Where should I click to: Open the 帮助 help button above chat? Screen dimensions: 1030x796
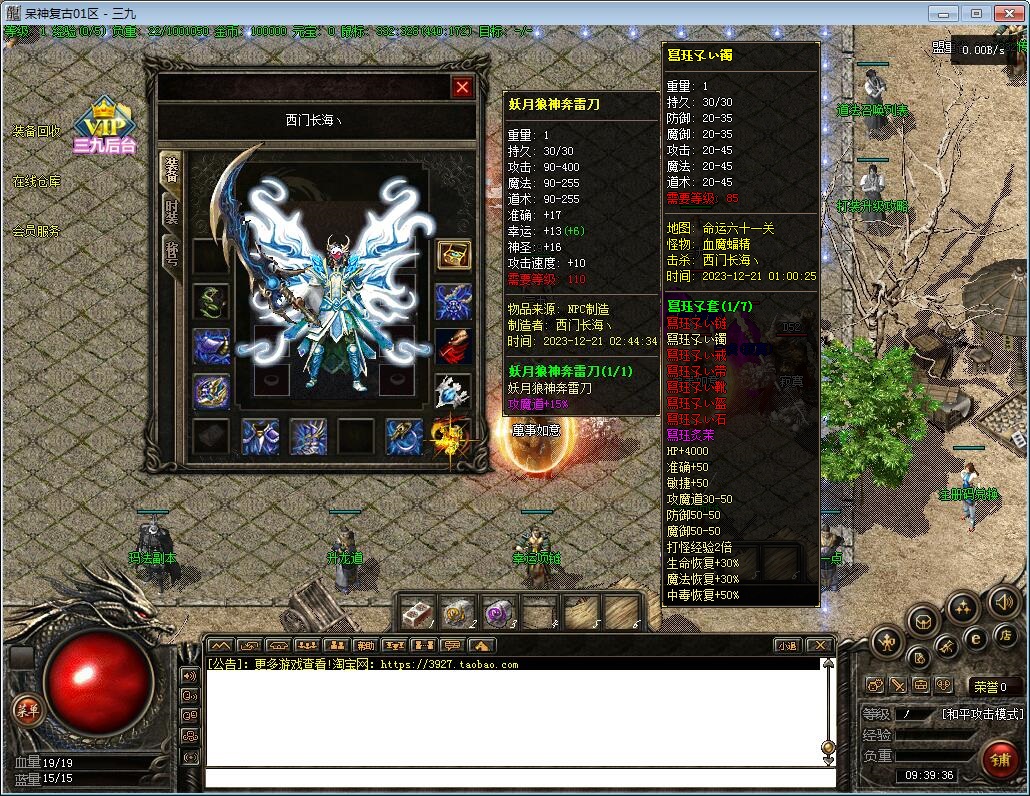click(365, 646)
